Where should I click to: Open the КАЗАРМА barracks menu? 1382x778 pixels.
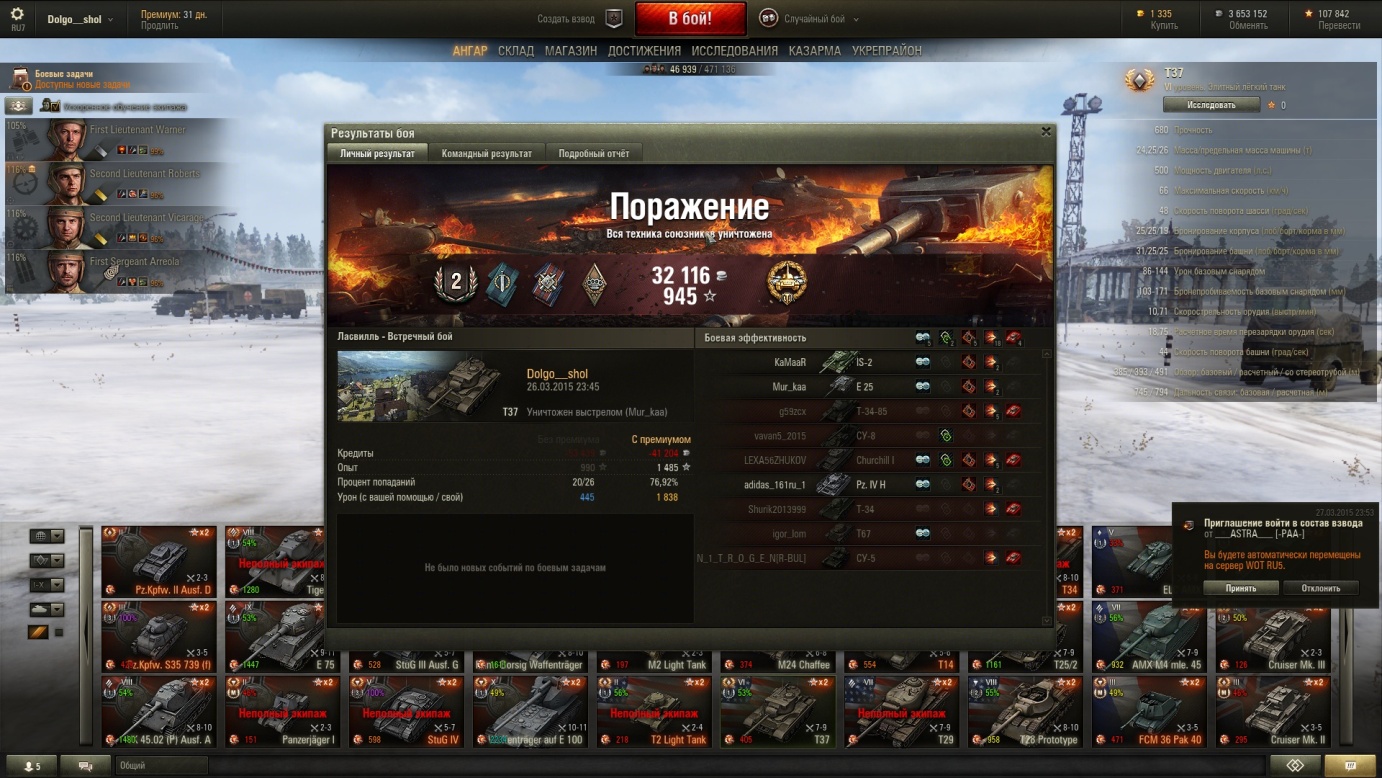(814, 51)
